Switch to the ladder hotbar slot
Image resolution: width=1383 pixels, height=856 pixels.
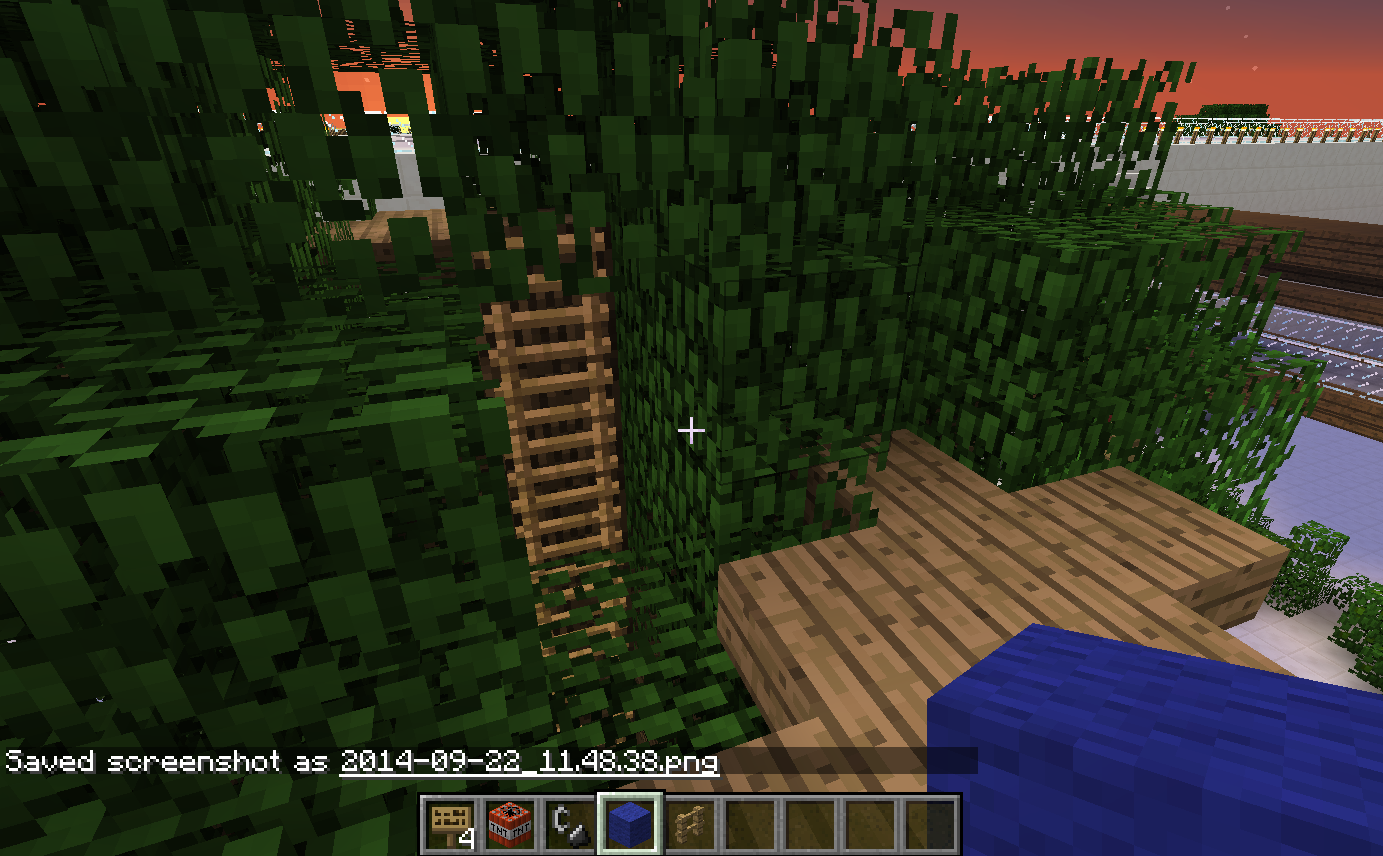click(688, 824)
